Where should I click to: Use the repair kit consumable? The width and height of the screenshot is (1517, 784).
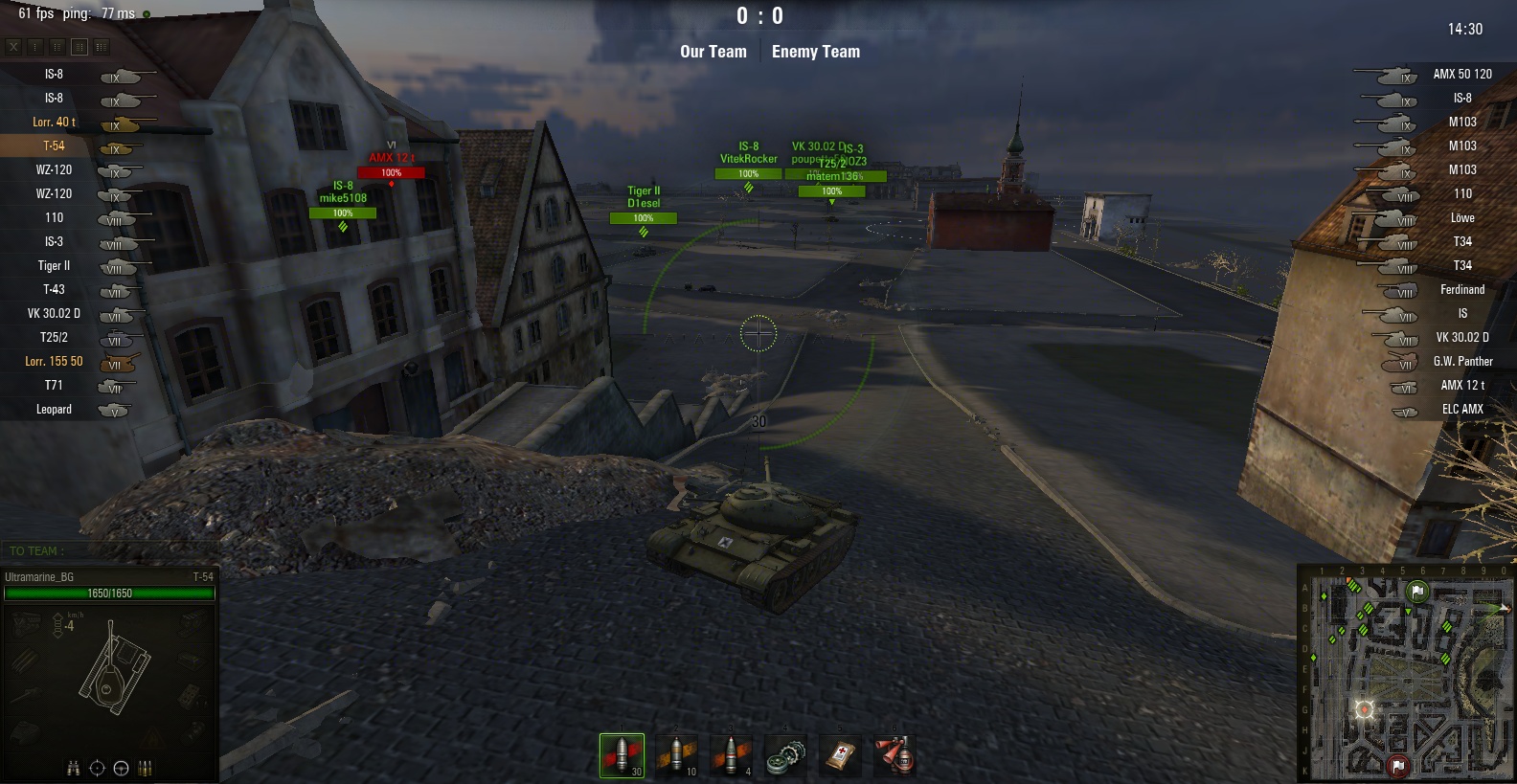[785, 755]
